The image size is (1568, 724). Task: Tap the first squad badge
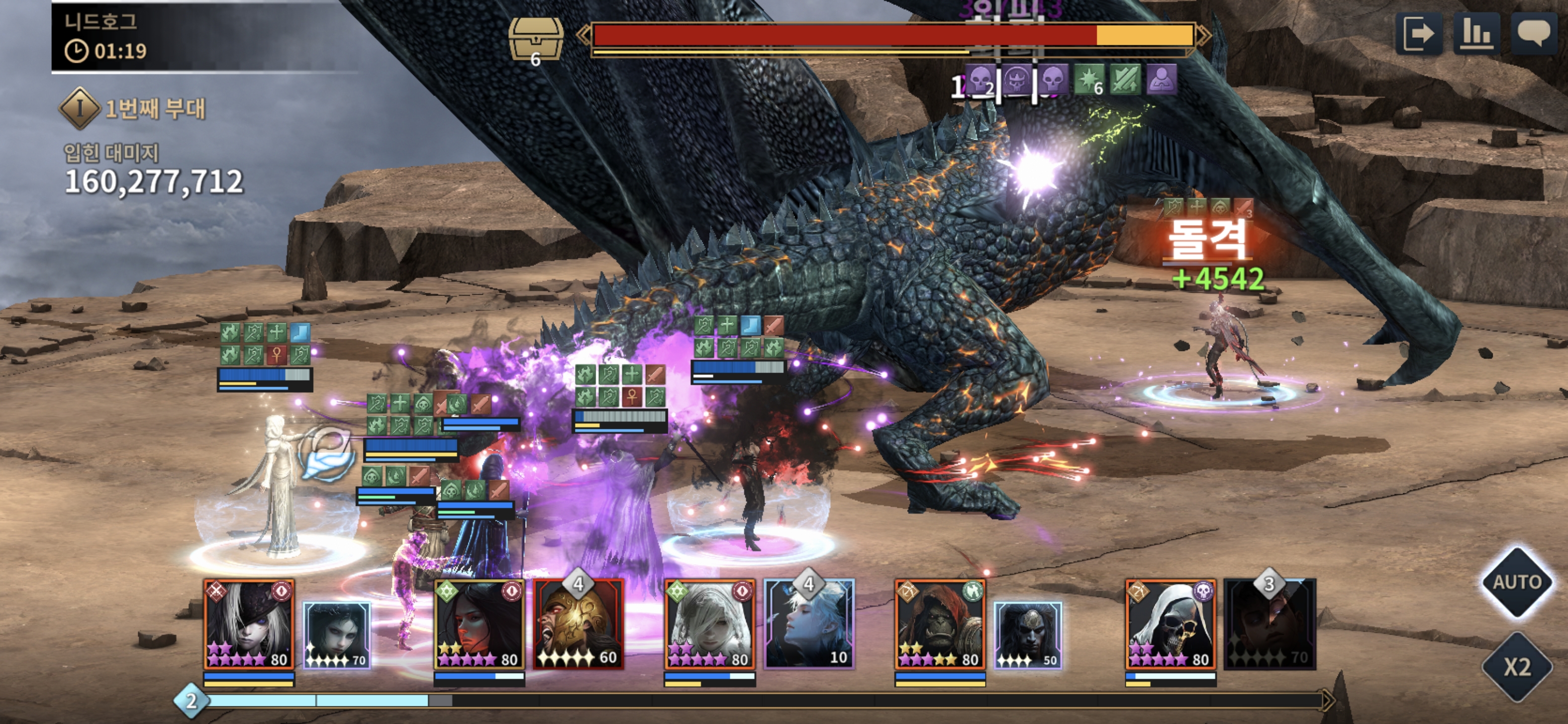click(x=79, y=109)
